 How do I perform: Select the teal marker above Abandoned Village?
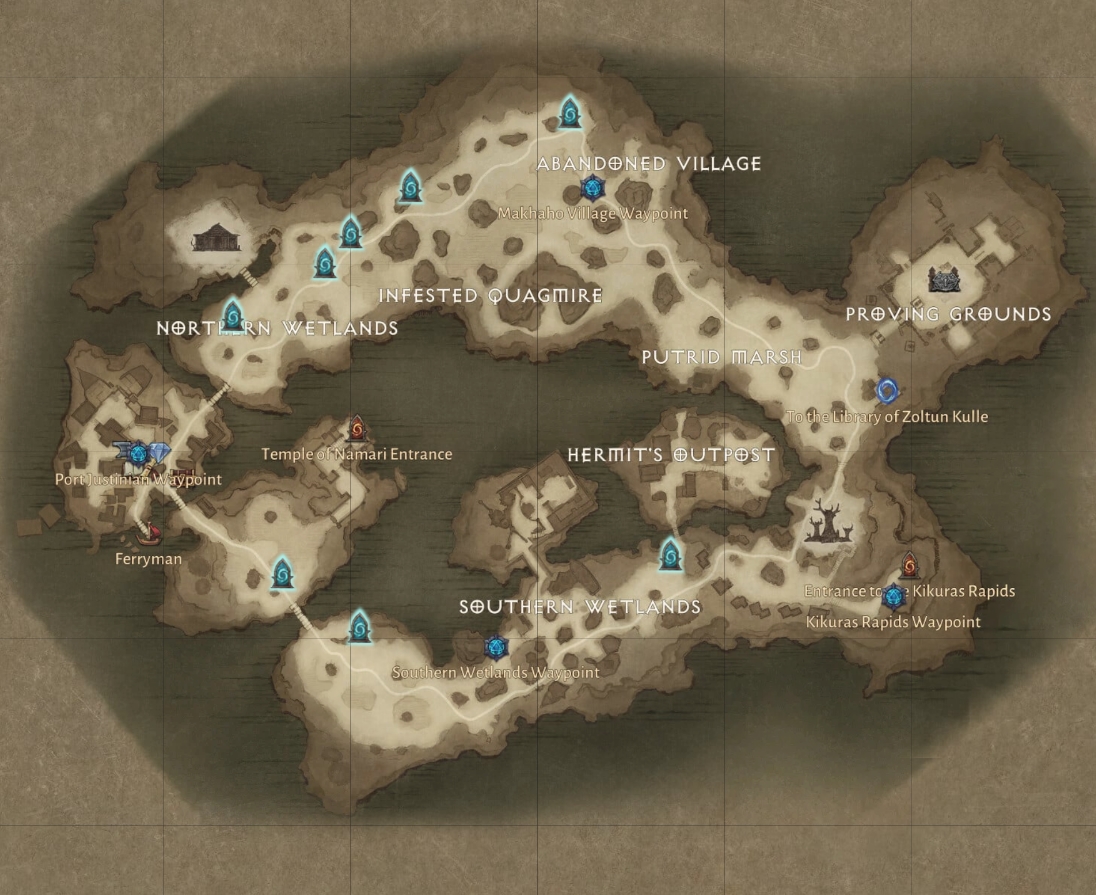click(x=570, y=113)
